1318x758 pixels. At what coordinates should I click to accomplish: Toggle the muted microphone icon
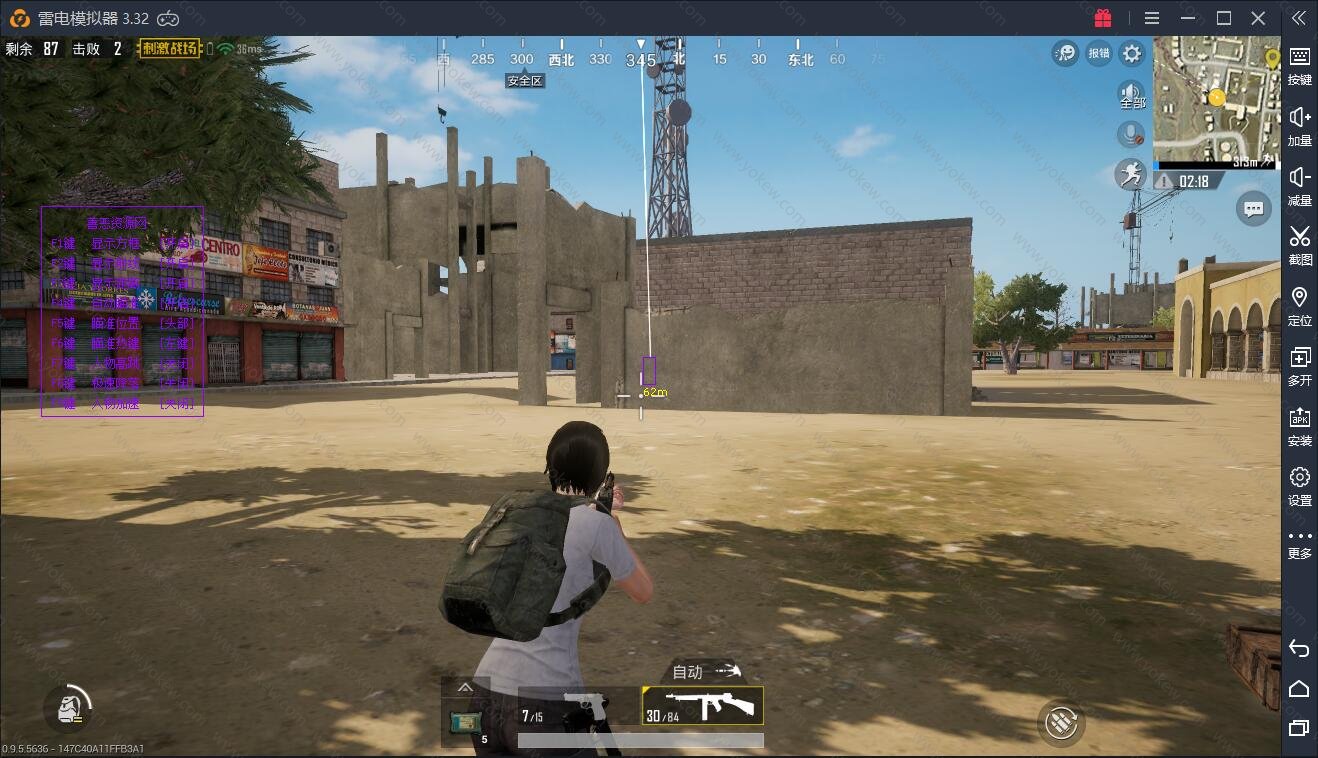[1131, 134]
